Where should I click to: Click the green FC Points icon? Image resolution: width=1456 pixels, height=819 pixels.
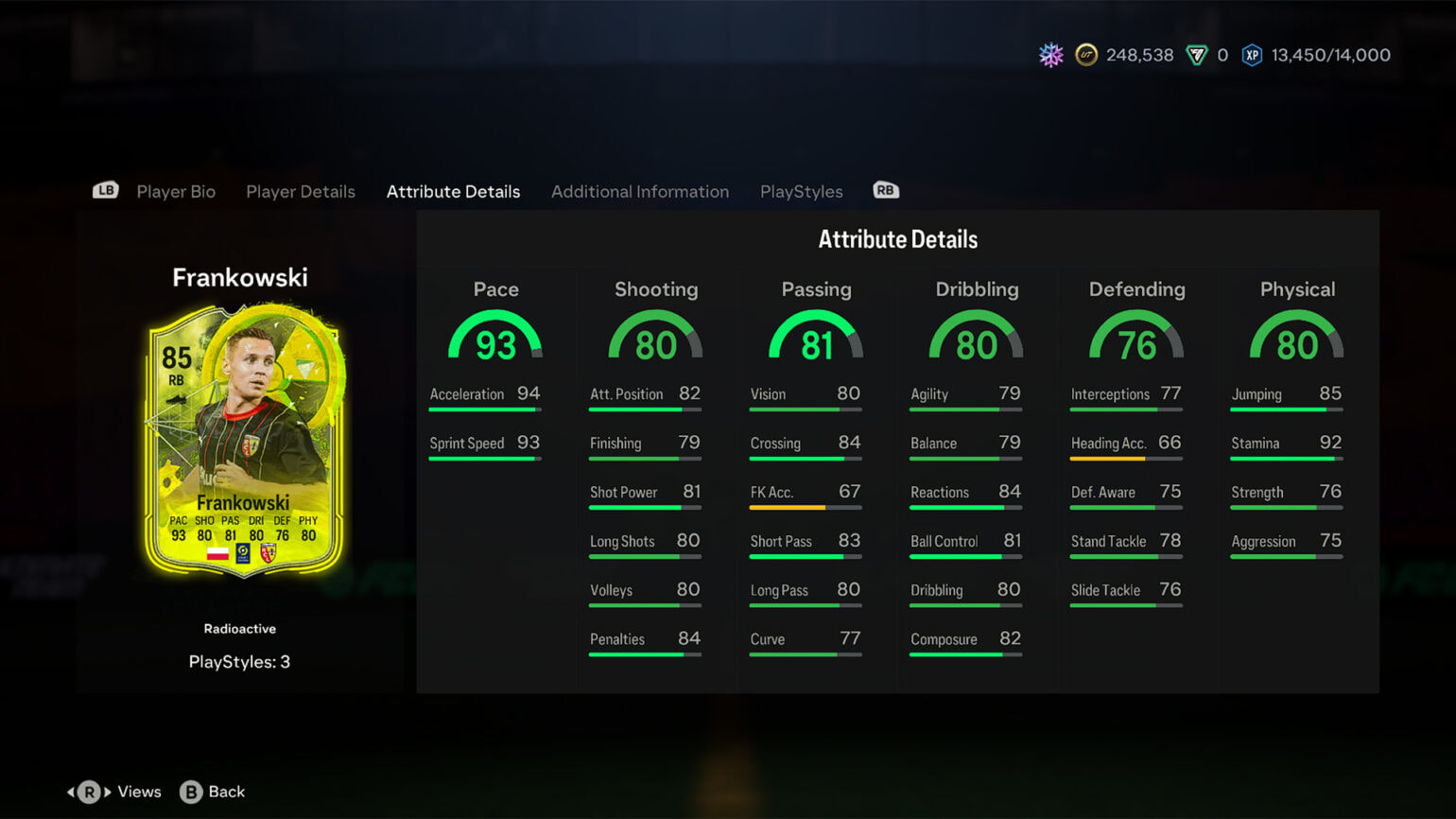click(1199, 55)
